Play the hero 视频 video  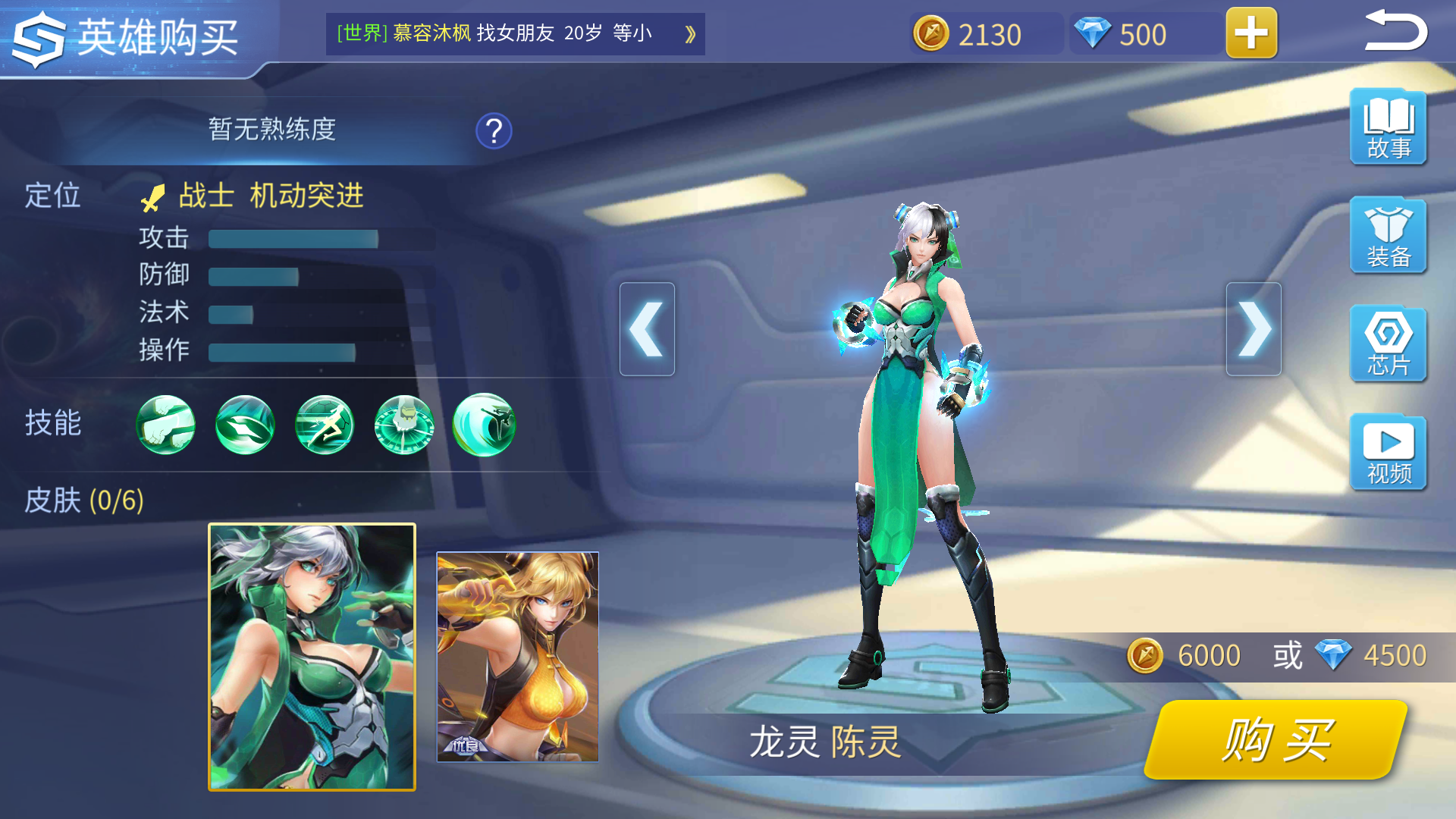(x=1388, y=453)
